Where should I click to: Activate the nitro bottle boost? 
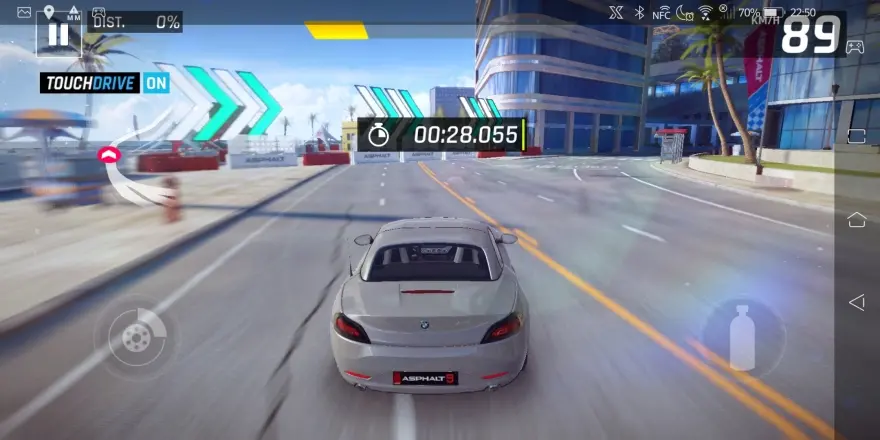(x=742, y=337)
